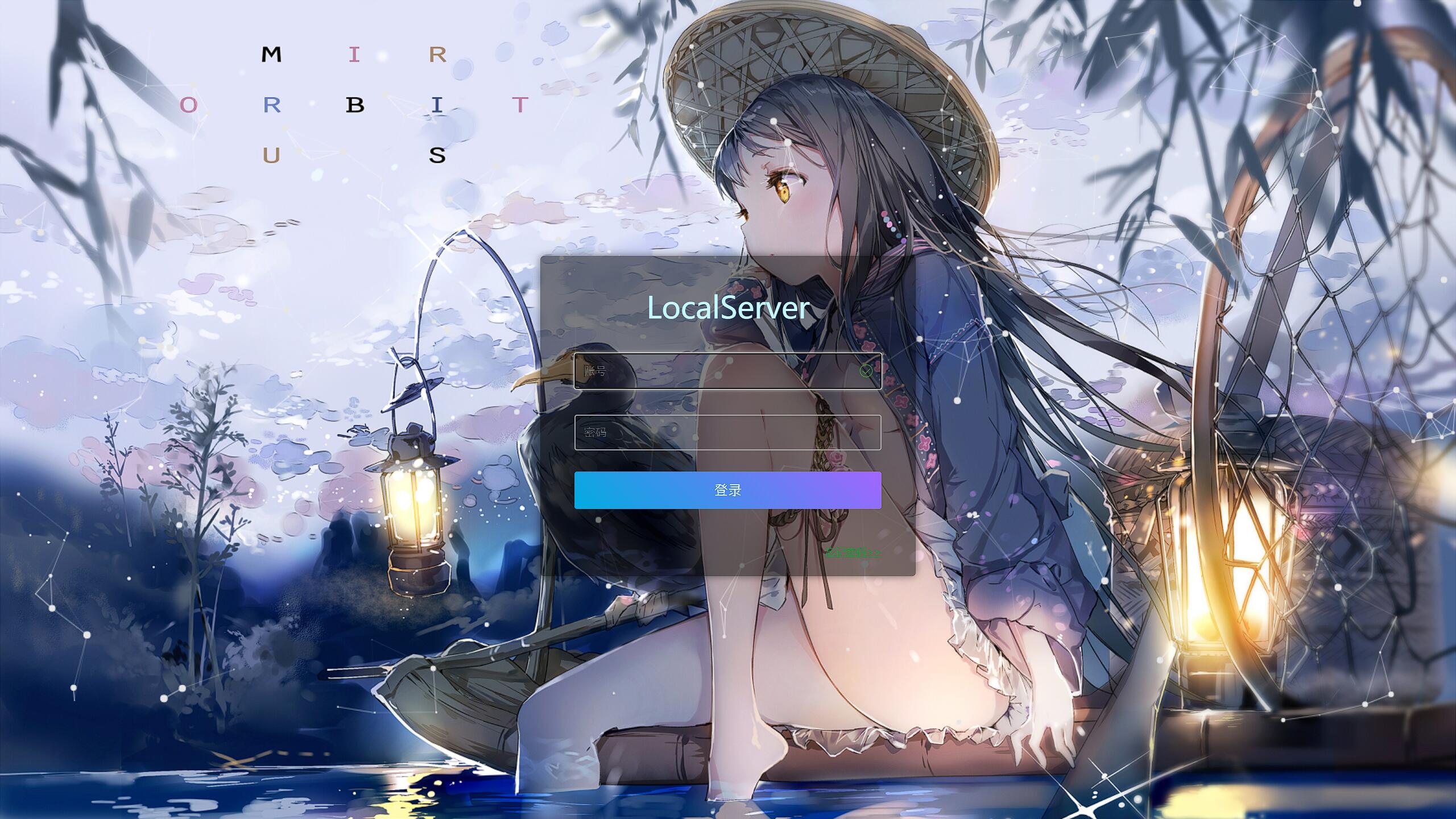Click the decorative letter M in the top-left
Viewport: 1456px width, 819px height.
coord(271,55)
